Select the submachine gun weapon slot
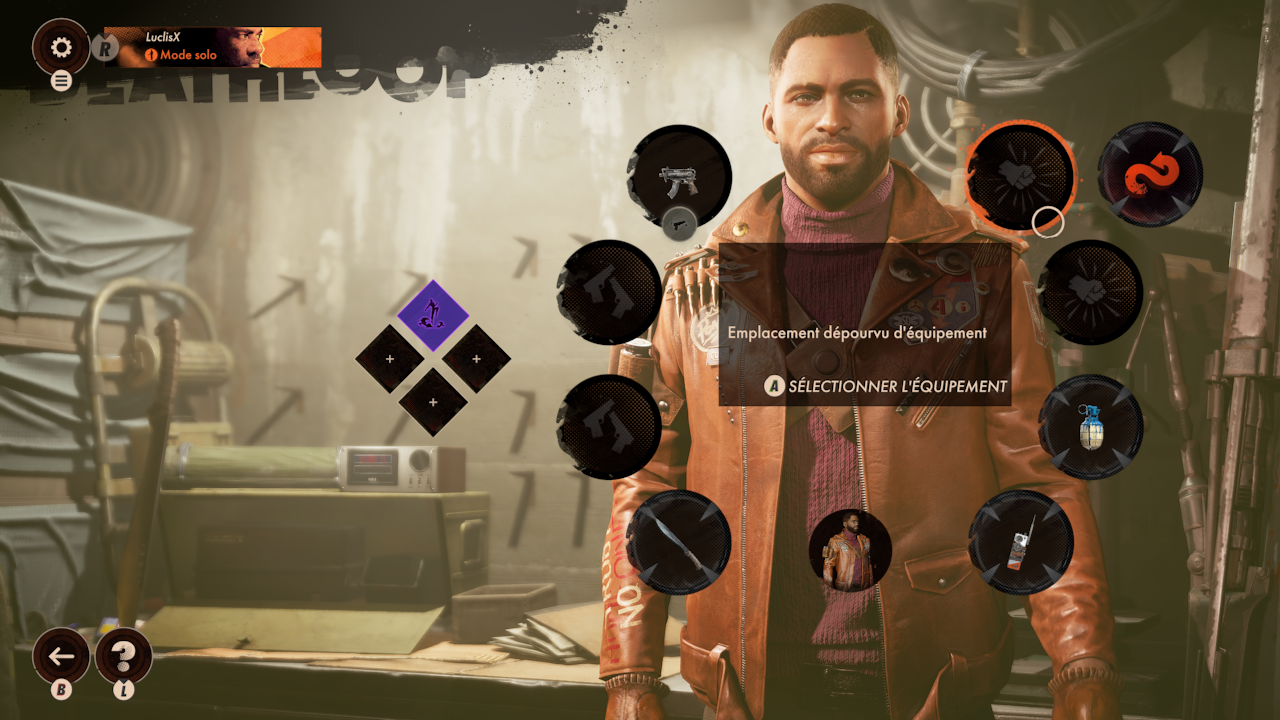Viewport: 1280px width, 720px height. pyautogui.click(x=679, y=178)
